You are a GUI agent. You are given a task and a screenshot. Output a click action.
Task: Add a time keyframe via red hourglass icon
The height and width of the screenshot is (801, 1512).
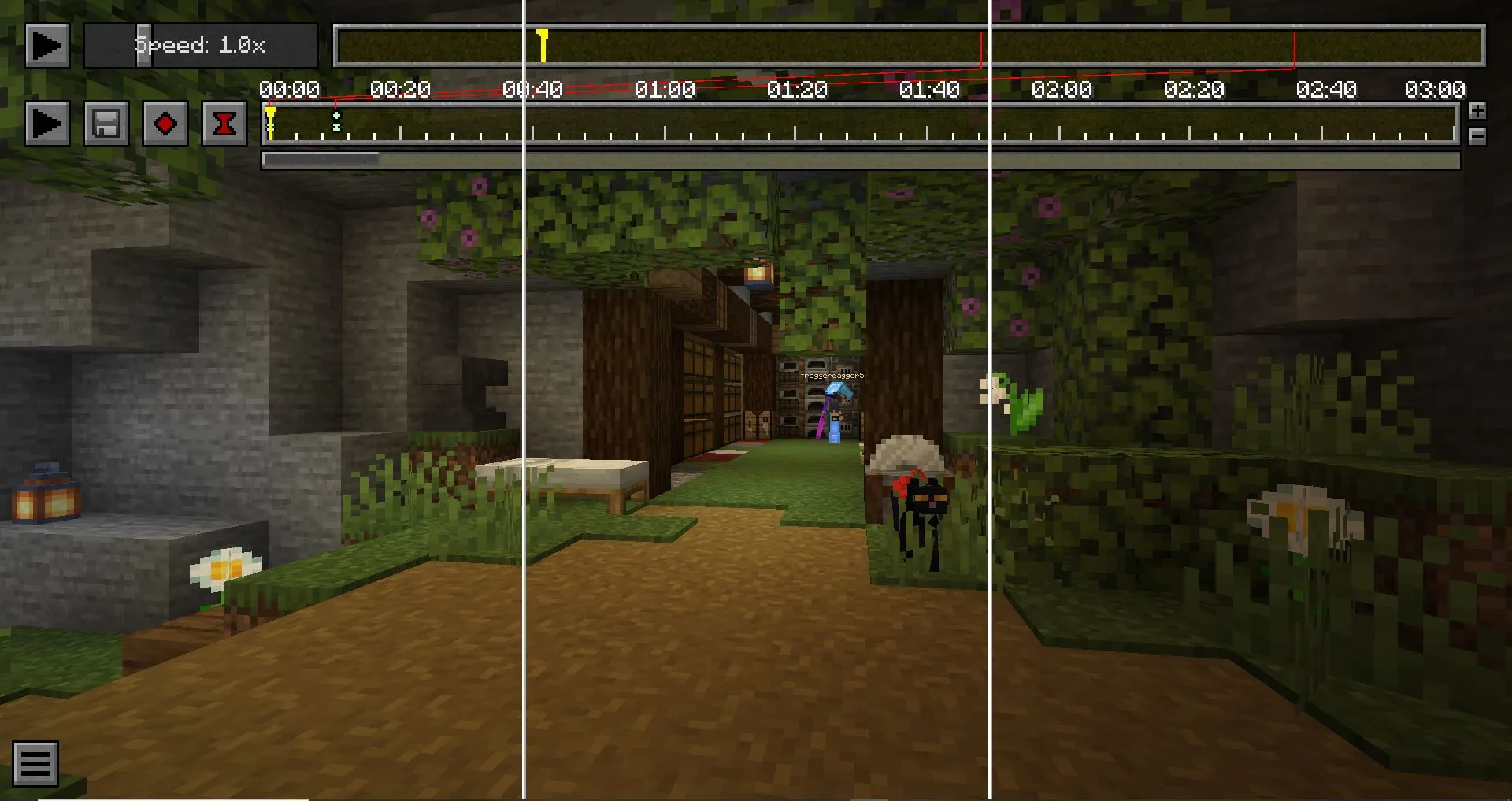224,123
